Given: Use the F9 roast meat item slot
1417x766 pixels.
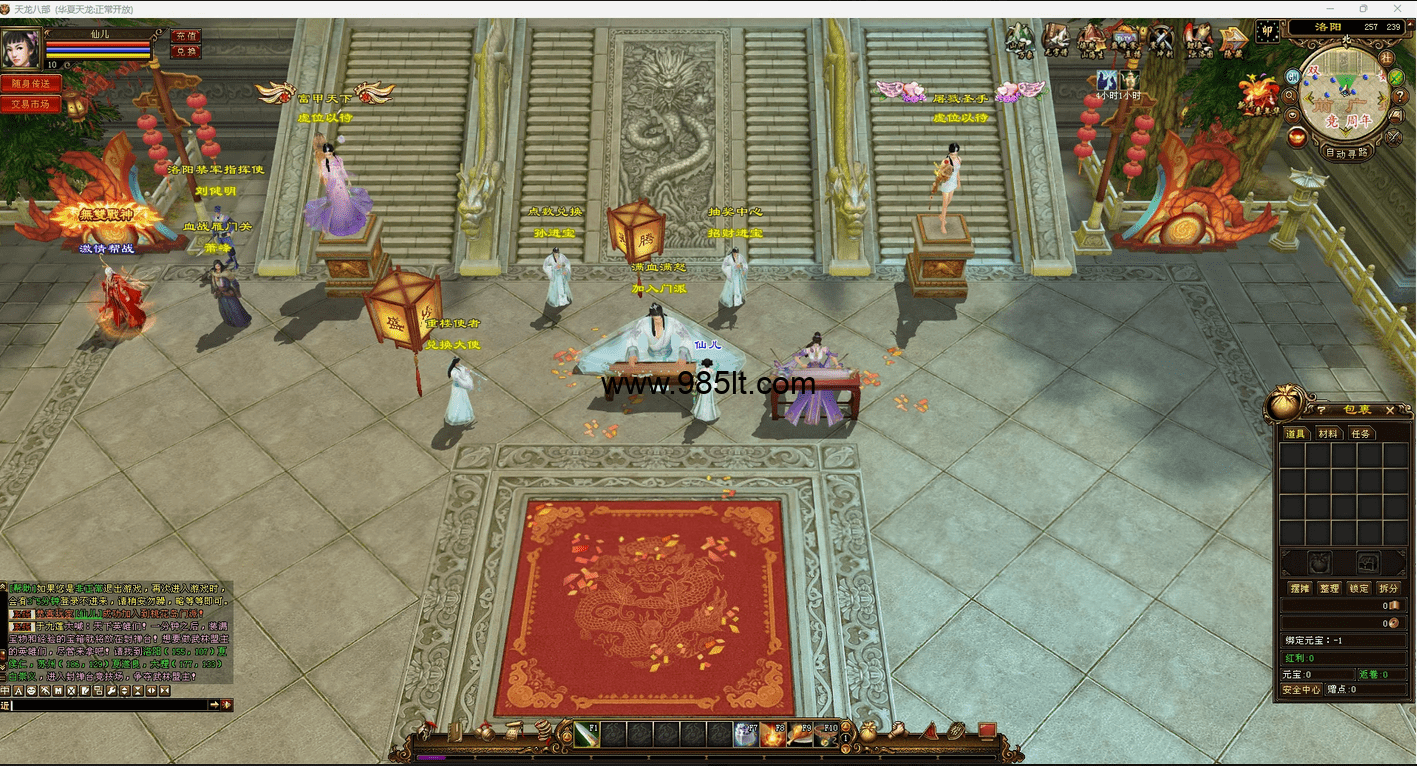Looking at the screenshot, I should (799, 735).
